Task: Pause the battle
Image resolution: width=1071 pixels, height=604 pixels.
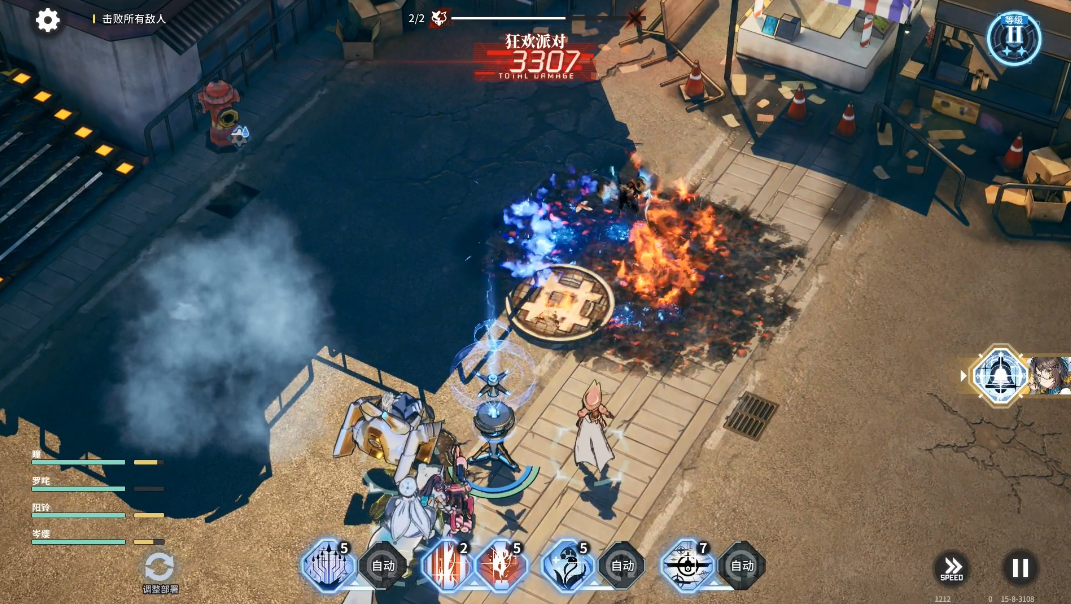Action: (1019, 568)
